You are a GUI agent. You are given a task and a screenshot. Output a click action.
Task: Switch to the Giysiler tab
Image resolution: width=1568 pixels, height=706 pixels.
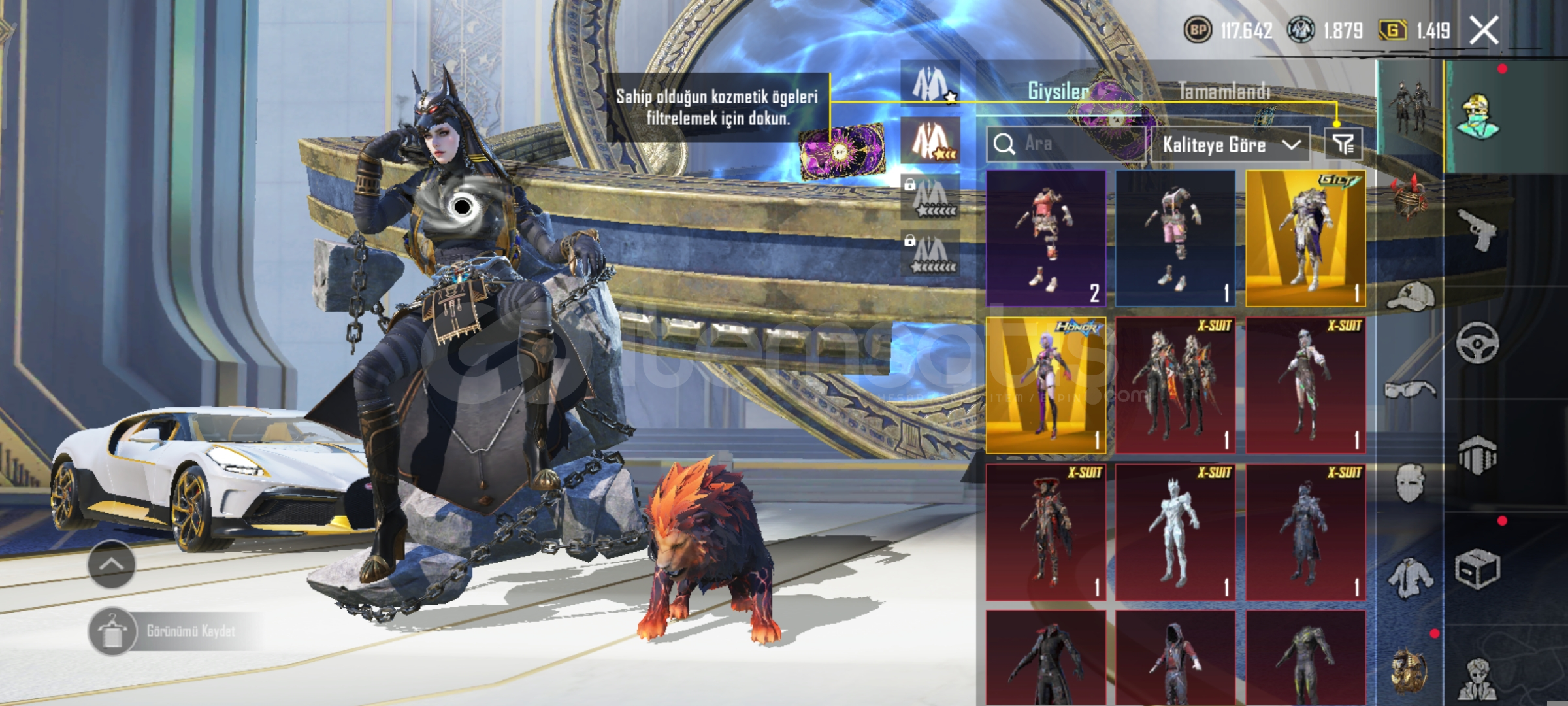1058,91
